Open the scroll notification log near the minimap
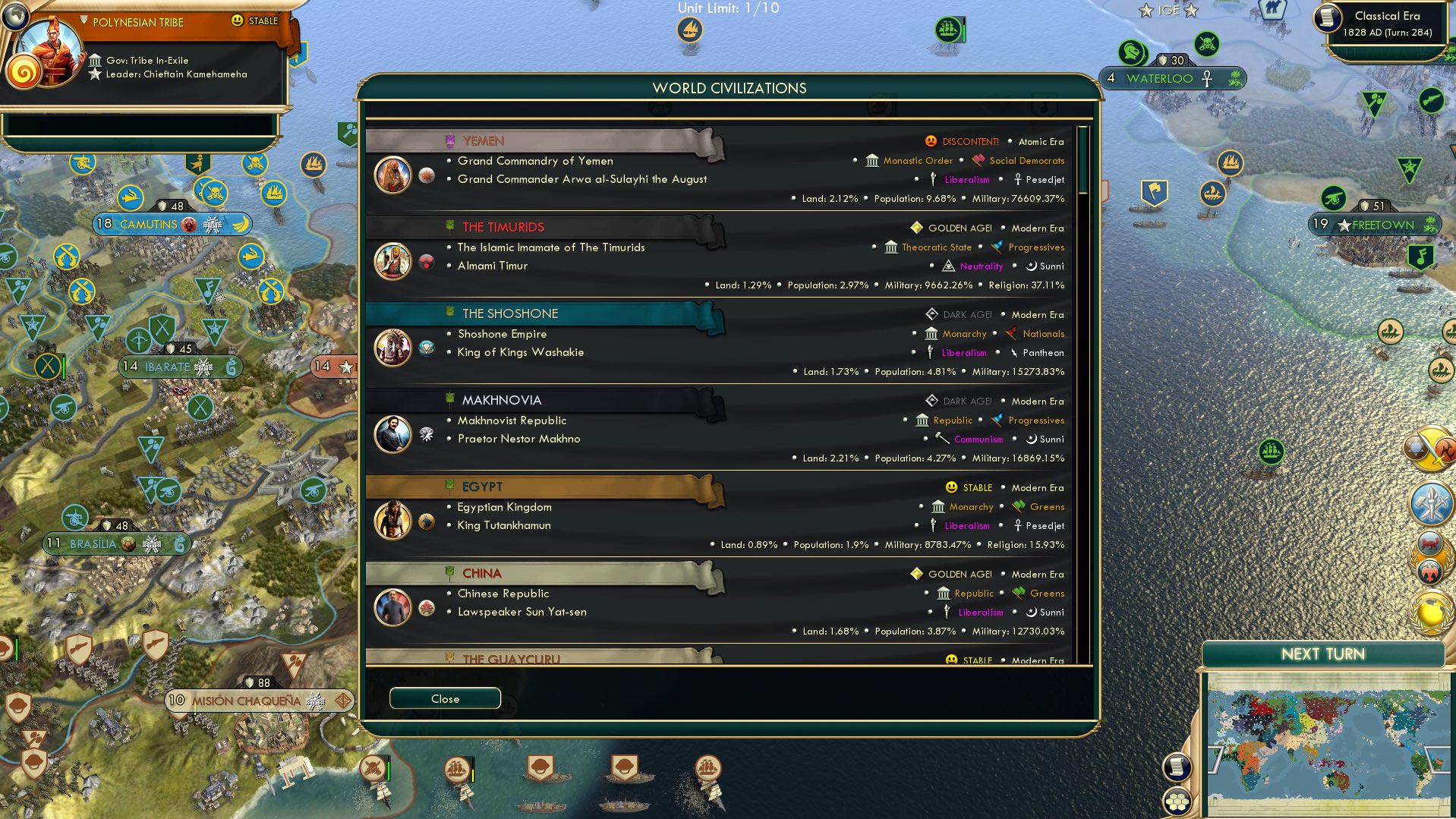The width and height of the screenshot is (1456, 819). click(x=1177, y=767)
